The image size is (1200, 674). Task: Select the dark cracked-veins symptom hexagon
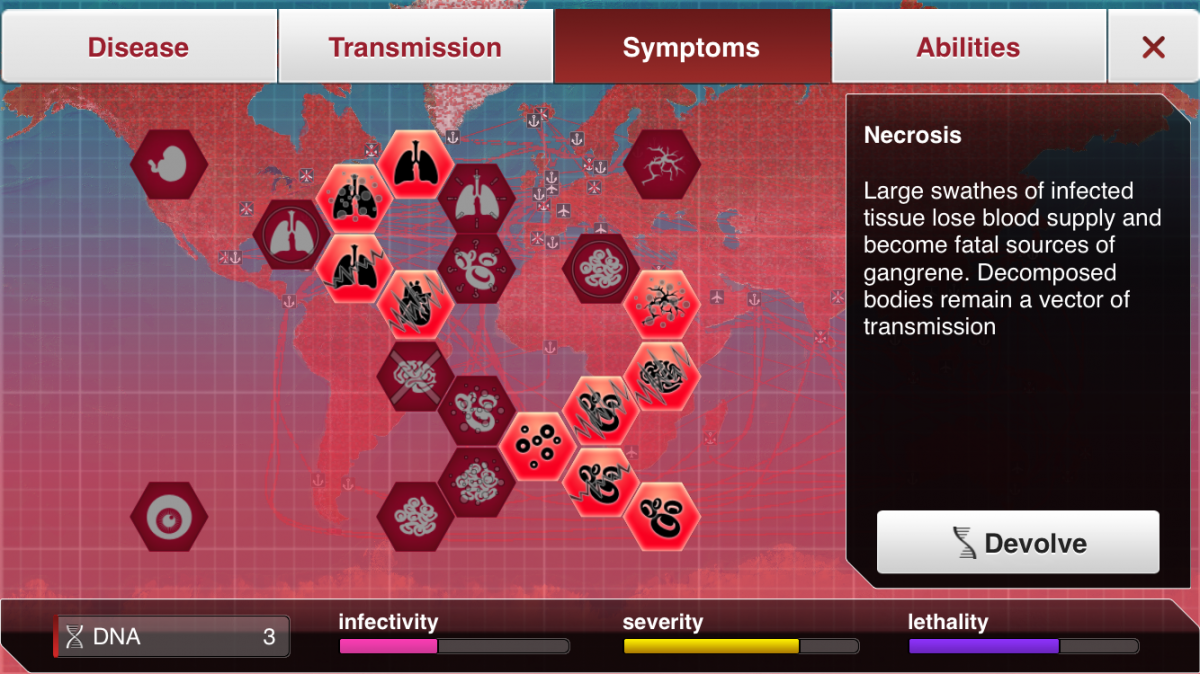pyautogui.click(x=661, y=164)
